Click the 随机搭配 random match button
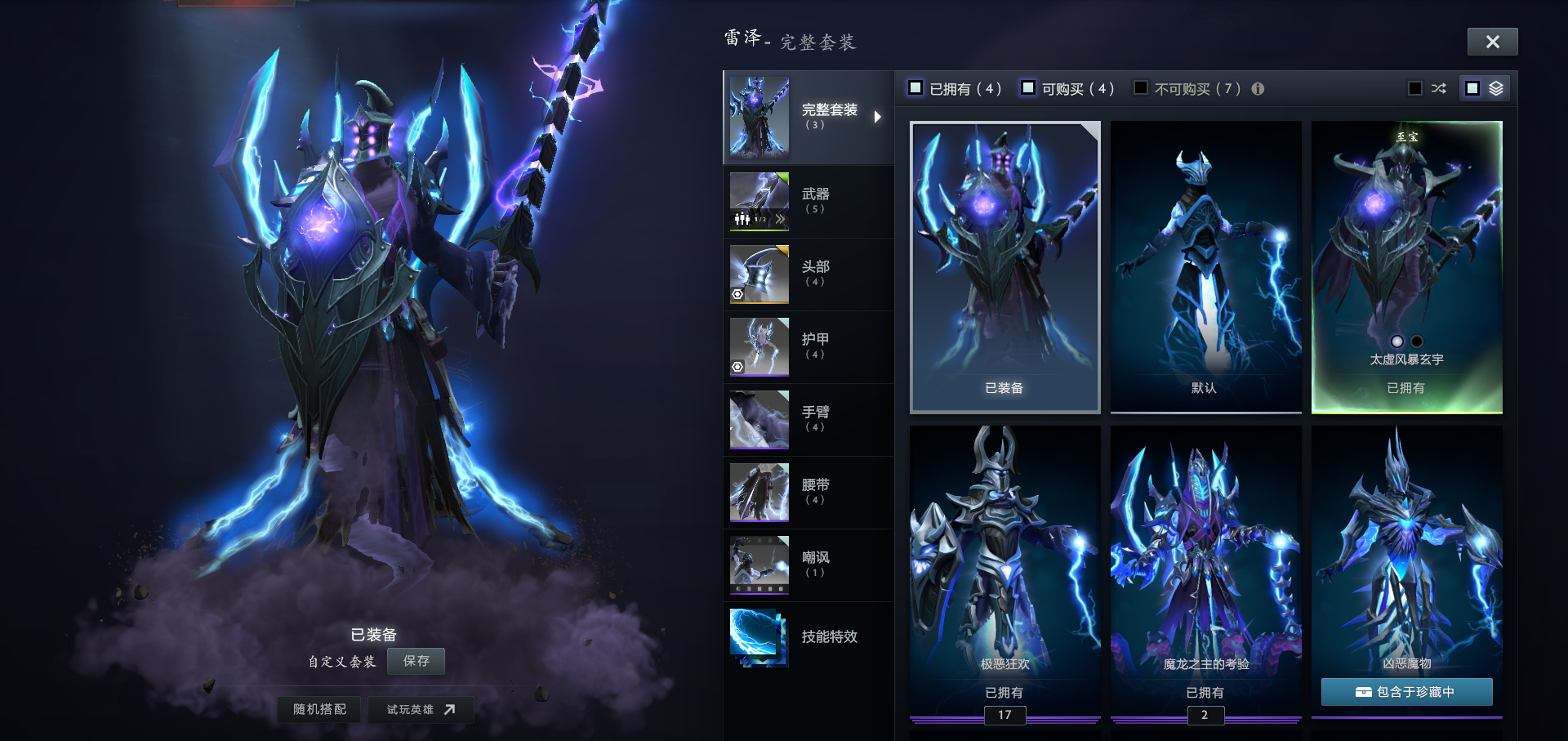The image size is (1568, 741). point(320,709)
